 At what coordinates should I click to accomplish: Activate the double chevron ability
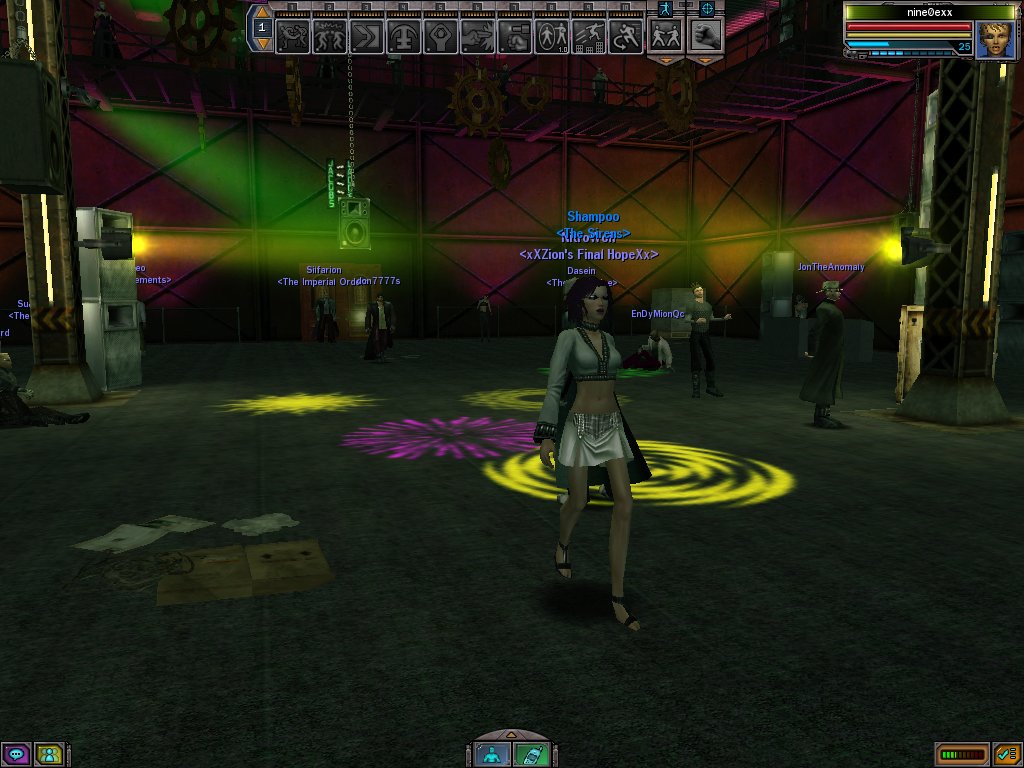367,36
